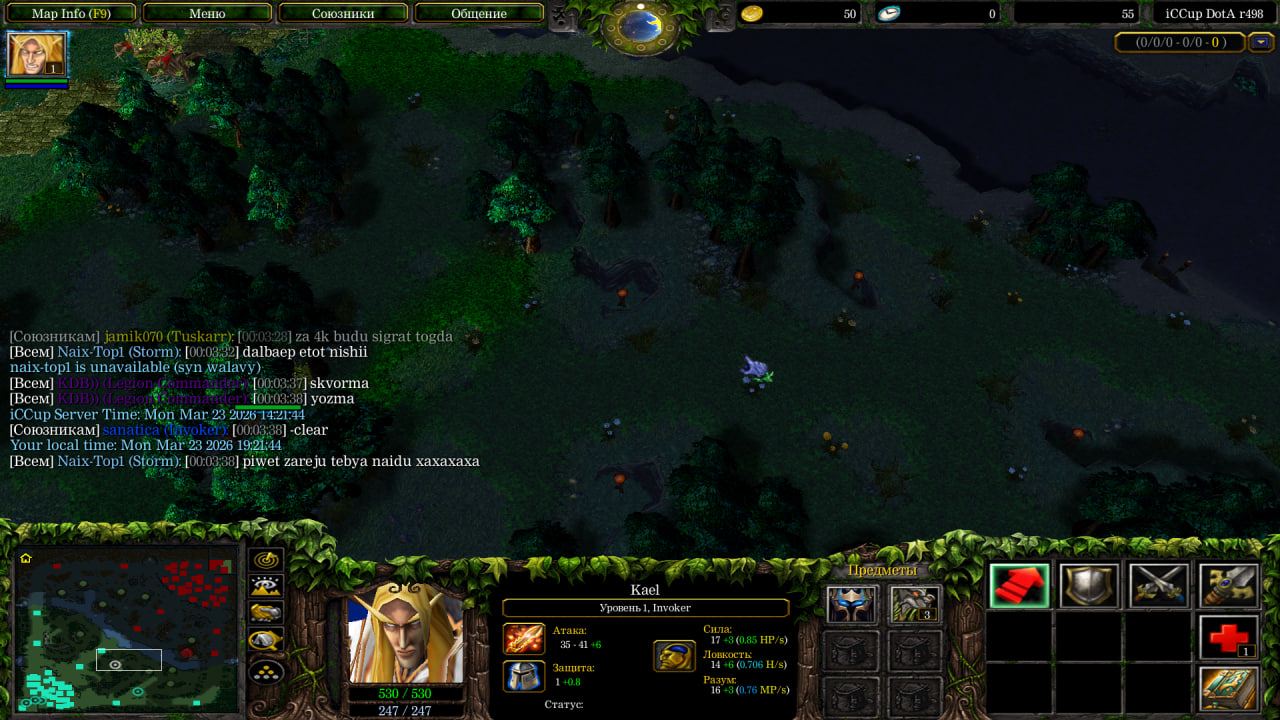Toggle the minimap ally color mode button
The image size is (1280, 720).
(x=266, y=613)
